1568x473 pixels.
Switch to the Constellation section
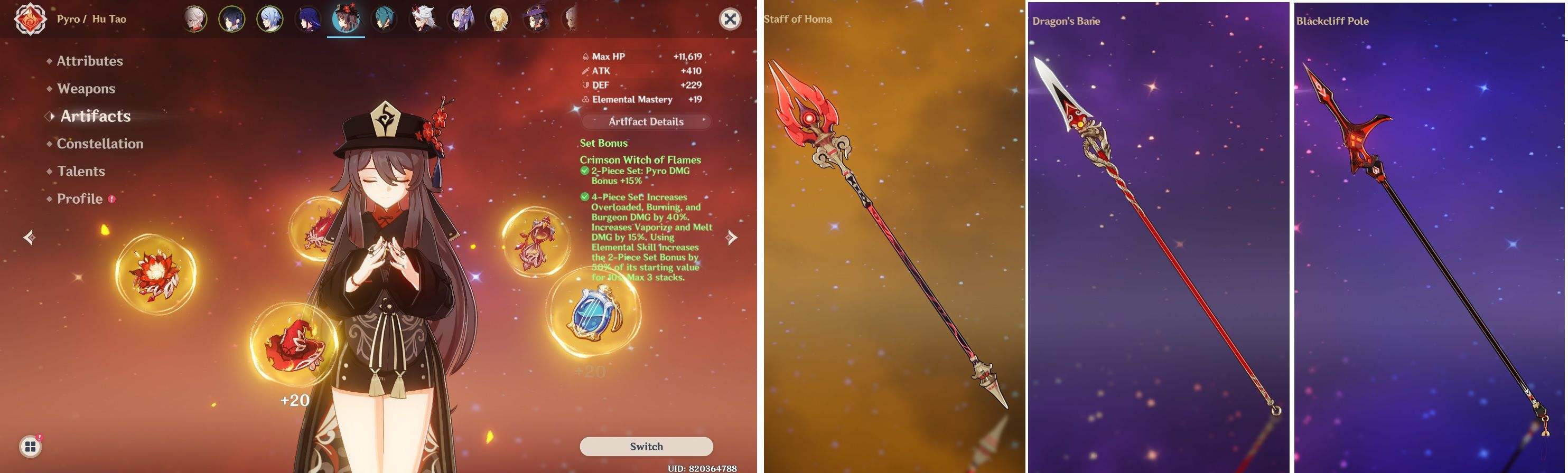pyautogui.click(x=99, y=144)
